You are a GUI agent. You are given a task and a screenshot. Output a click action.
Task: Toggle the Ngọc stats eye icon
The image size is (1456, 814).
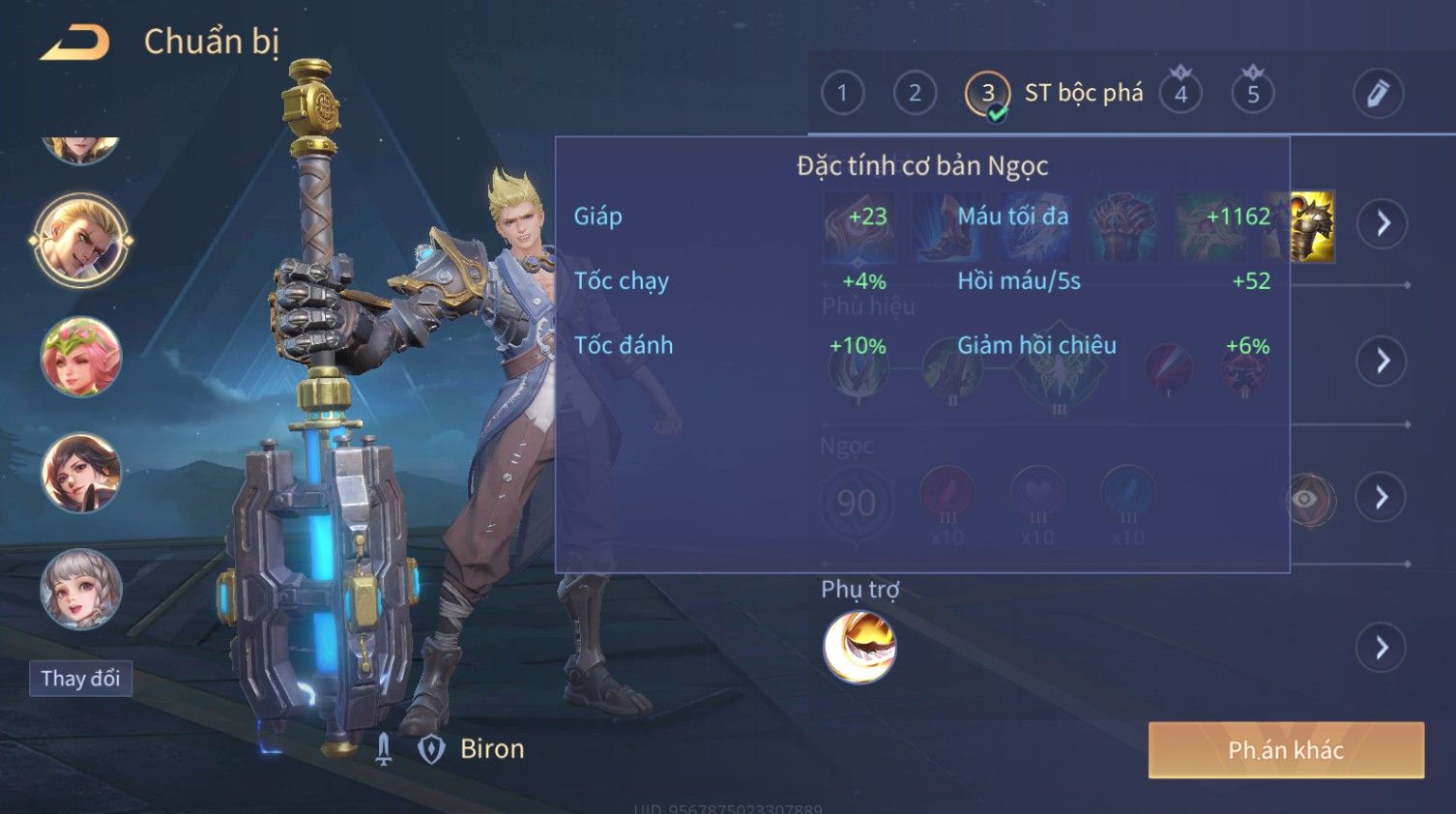(x=1305, y=499)
